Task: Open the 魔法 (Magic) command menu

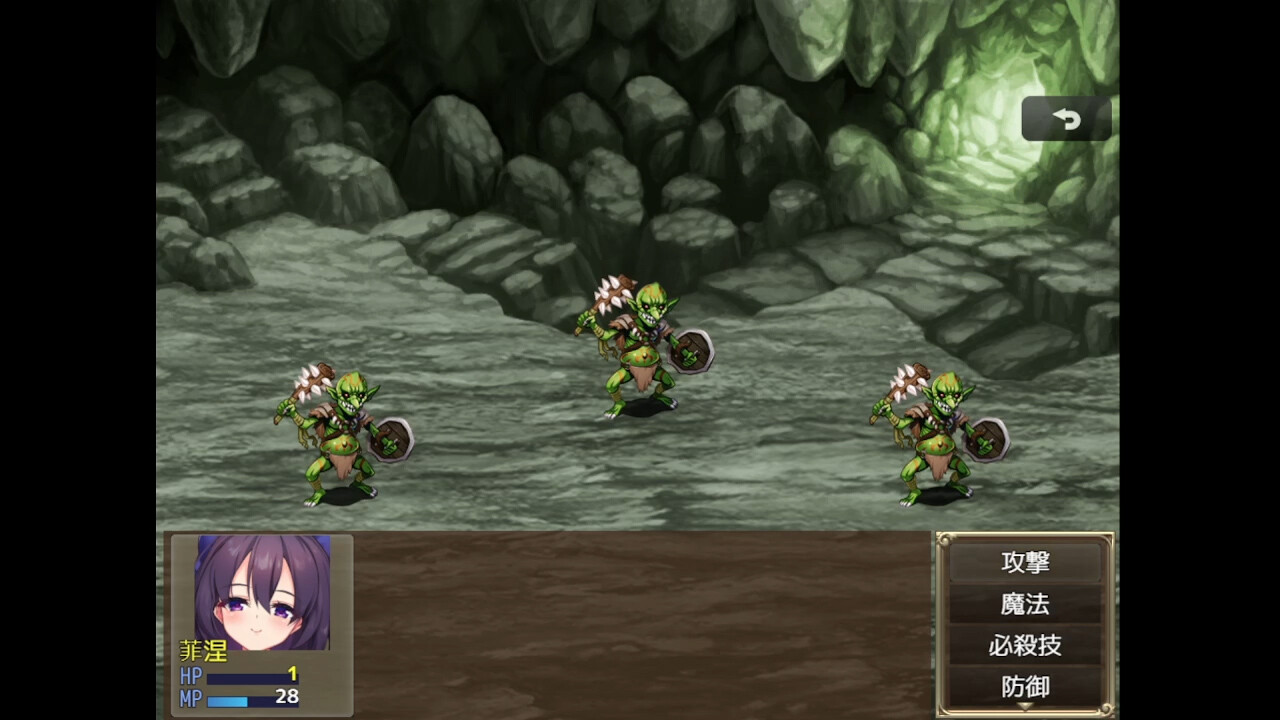Action: pos(1026,603)
